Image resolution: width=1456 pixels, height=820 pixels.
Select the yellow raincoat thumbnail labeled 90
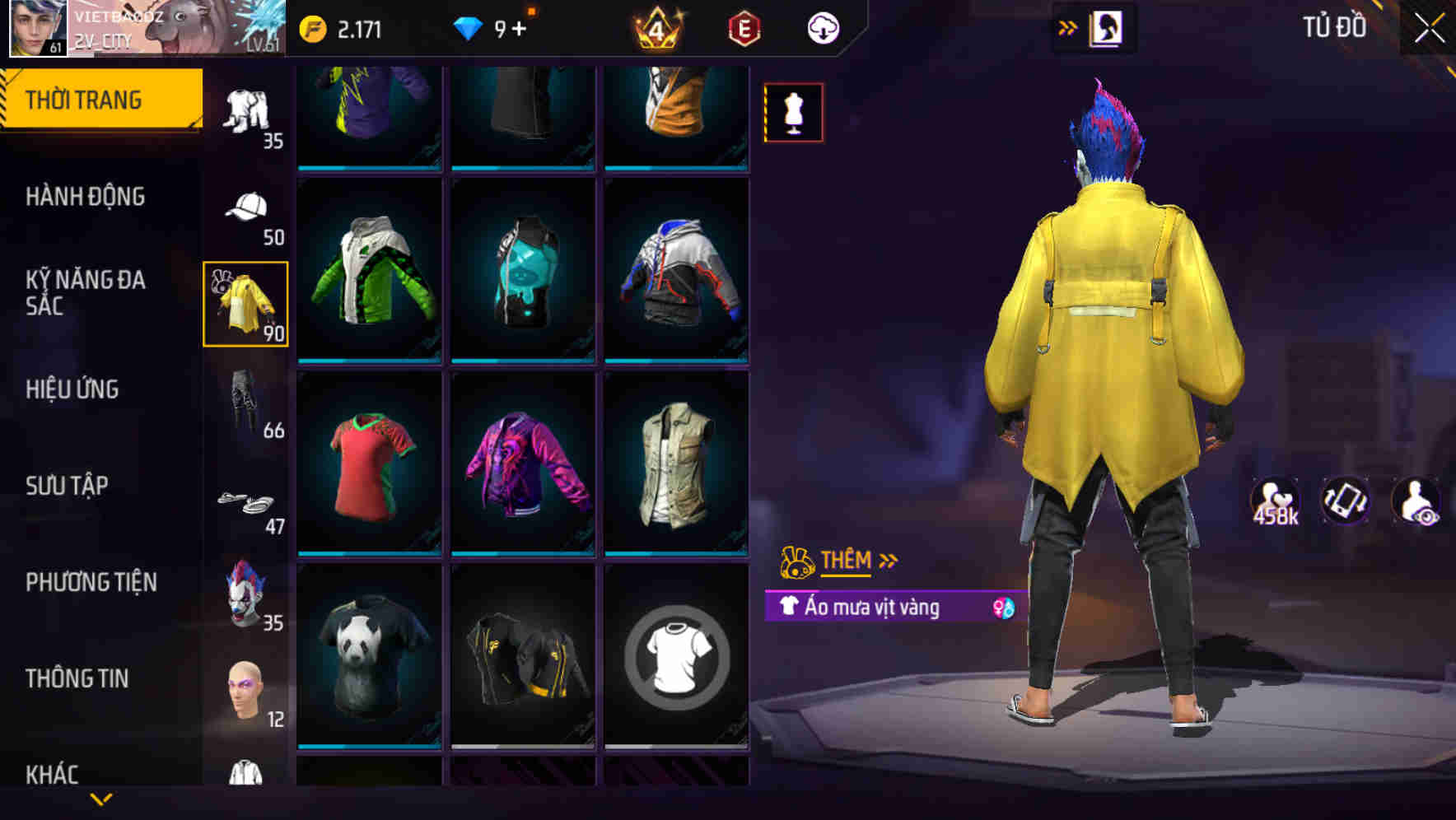click(246, 306)
